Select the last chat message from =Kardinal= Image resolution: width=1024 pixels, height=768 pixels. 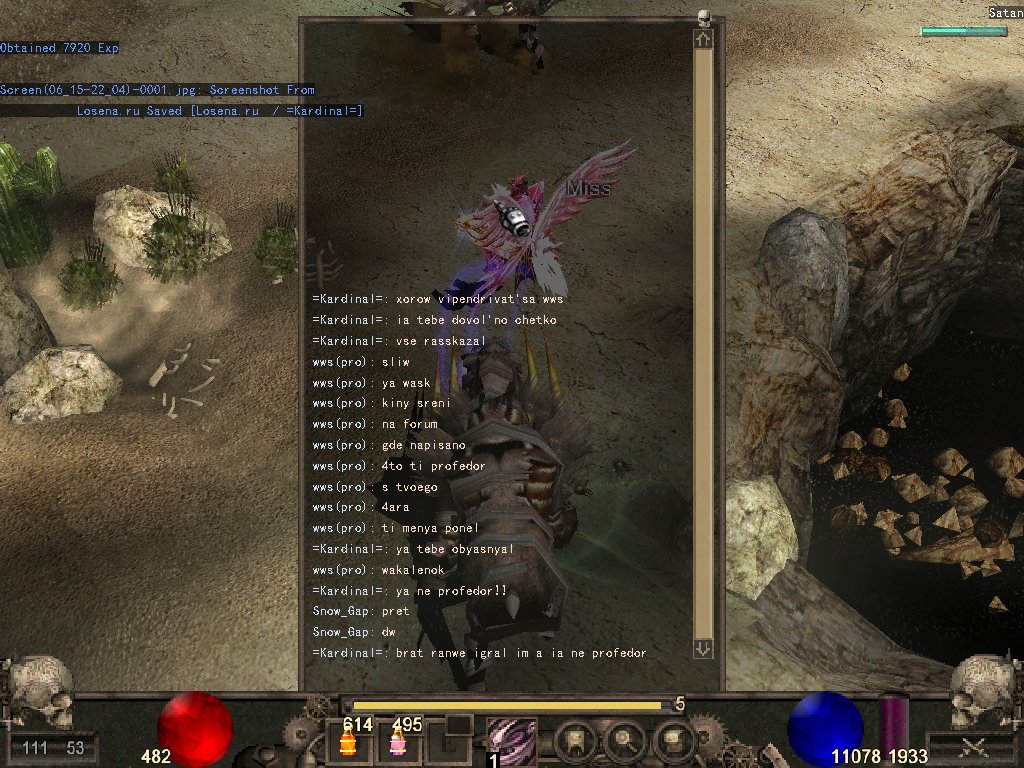pyautogui.click(x=479, y=653)
